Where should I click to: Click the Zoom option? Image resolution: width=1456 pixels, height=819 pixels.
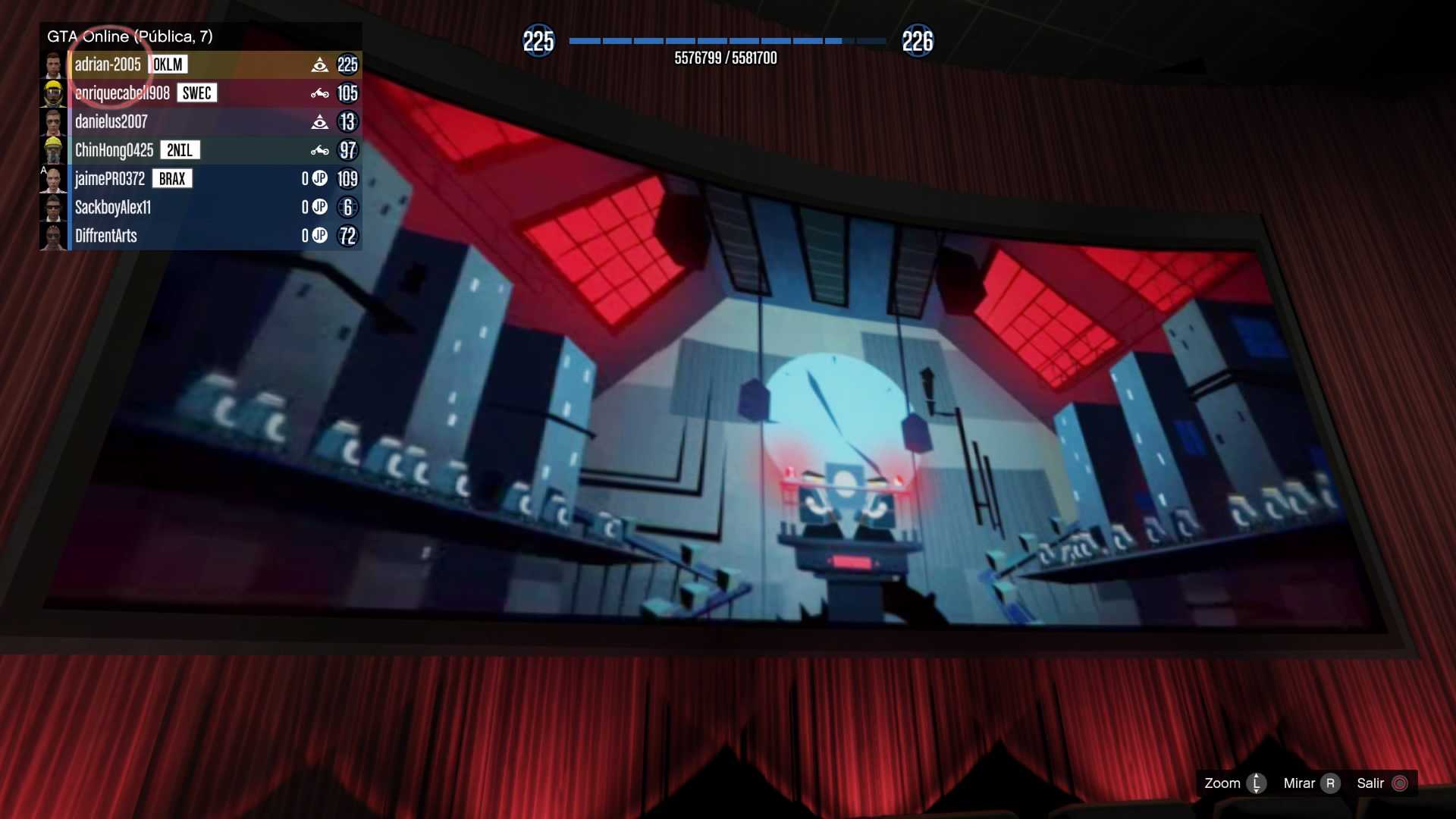click(x=1234, y=783)
